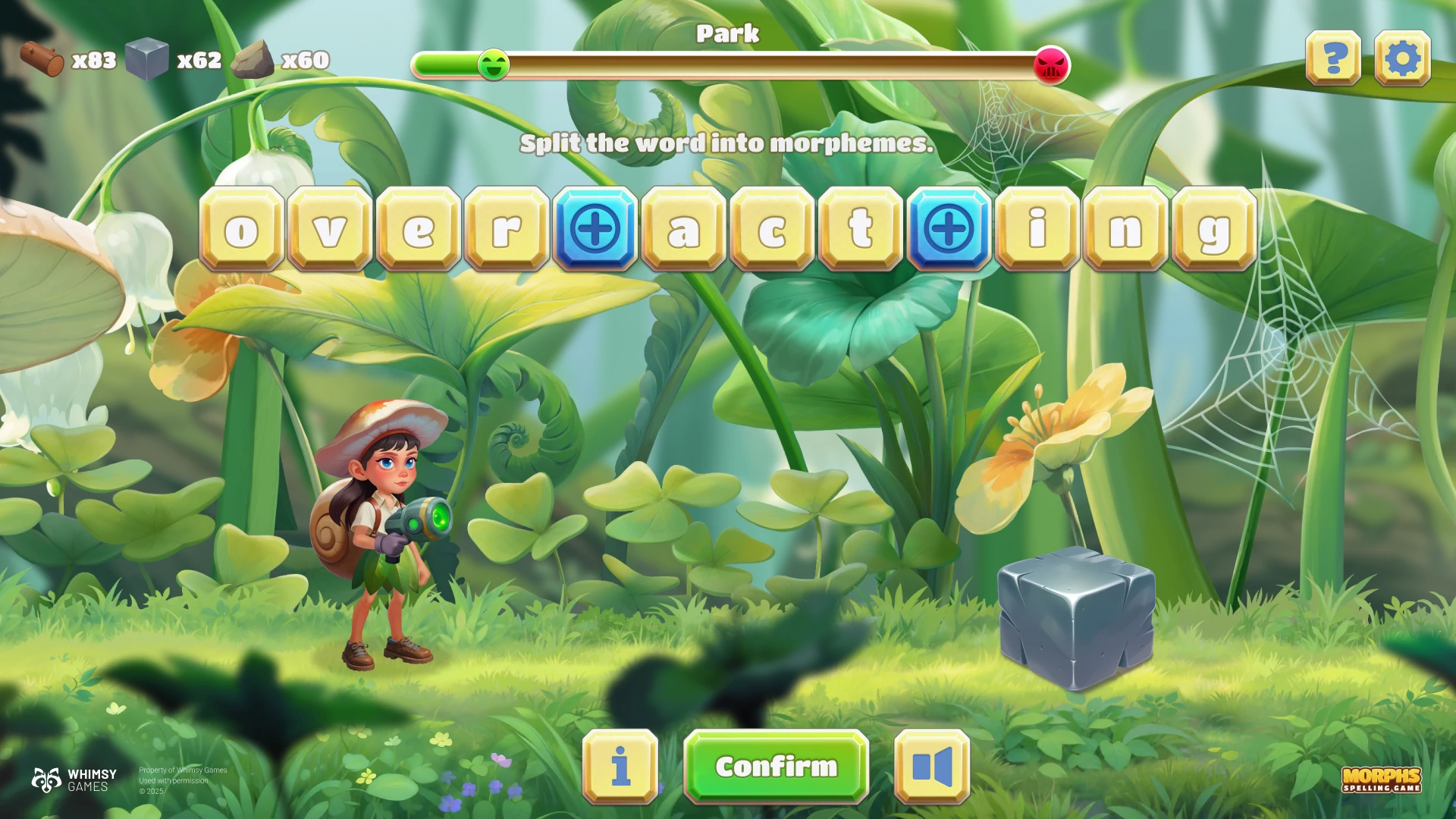Choose the letter tile 'g'

click(1214, 228)
